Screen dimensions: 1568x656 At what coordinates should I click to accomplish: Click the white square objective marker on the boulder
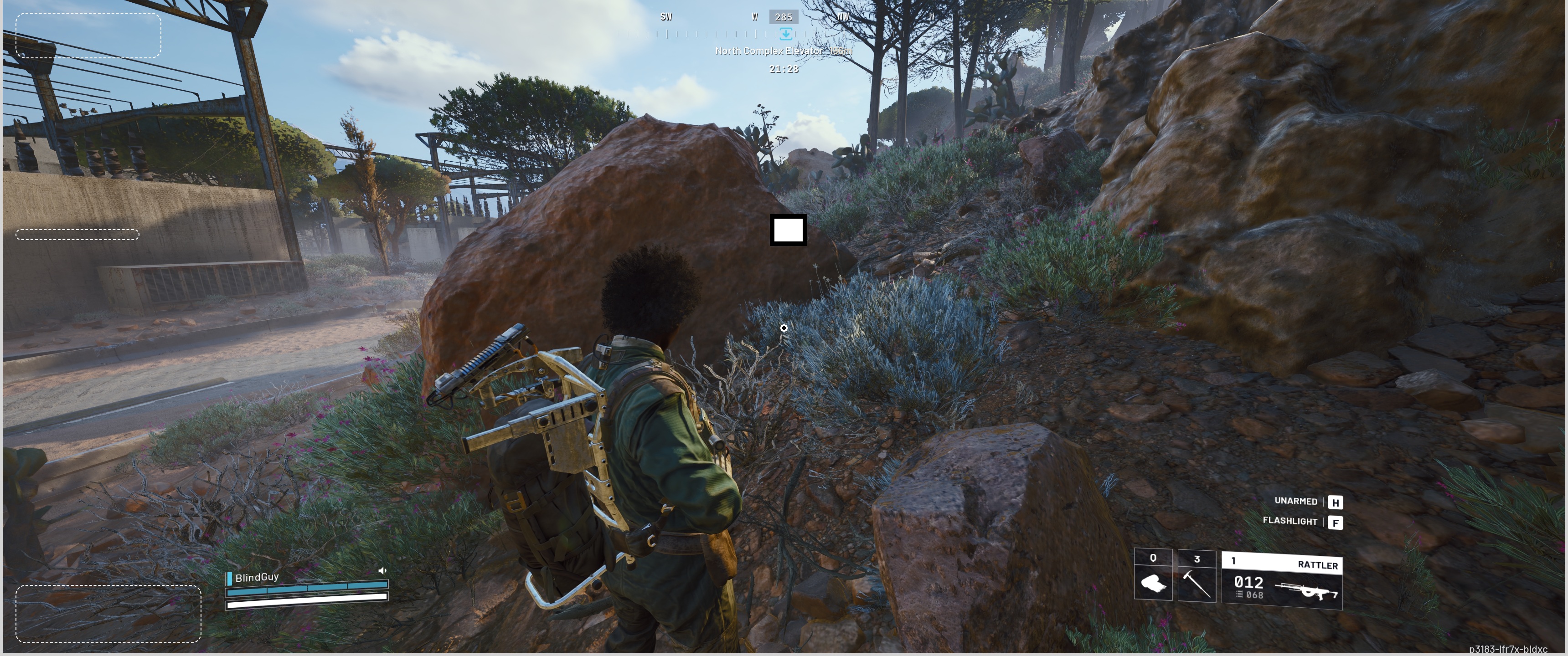(788, 230)
